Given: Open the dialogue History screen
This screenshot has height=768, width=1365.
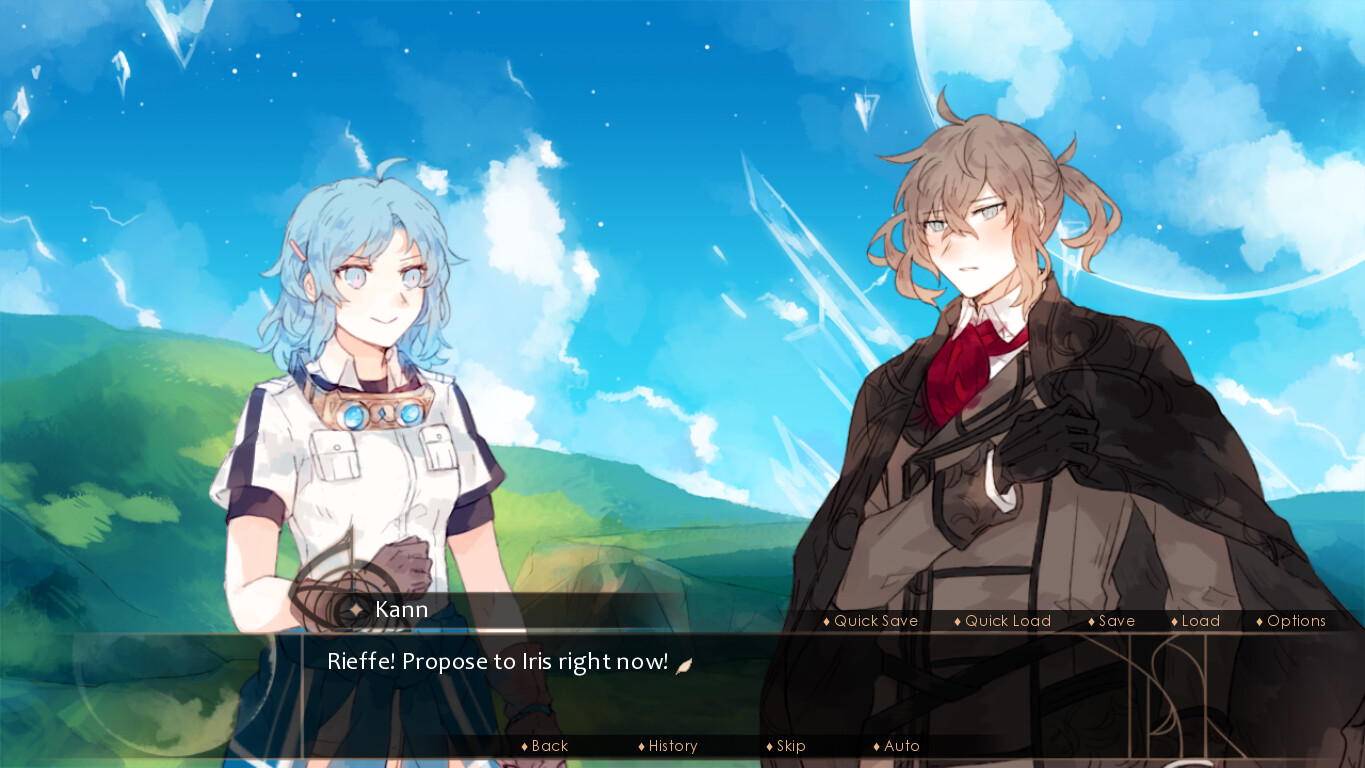Looking at the screenshot, I should (672, 745).
